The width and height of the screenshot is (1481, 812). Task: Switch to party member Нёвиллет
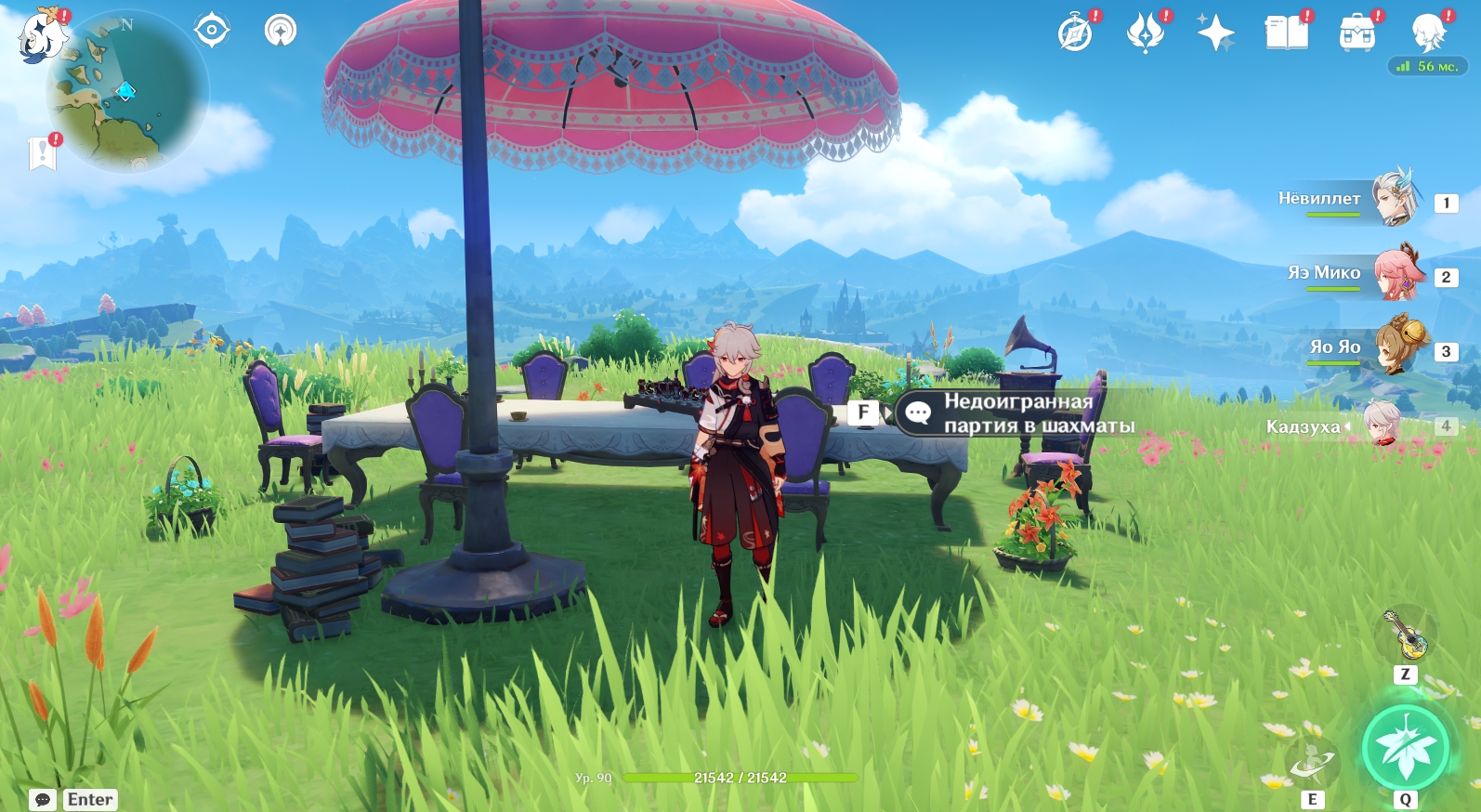click(1356, 199)
